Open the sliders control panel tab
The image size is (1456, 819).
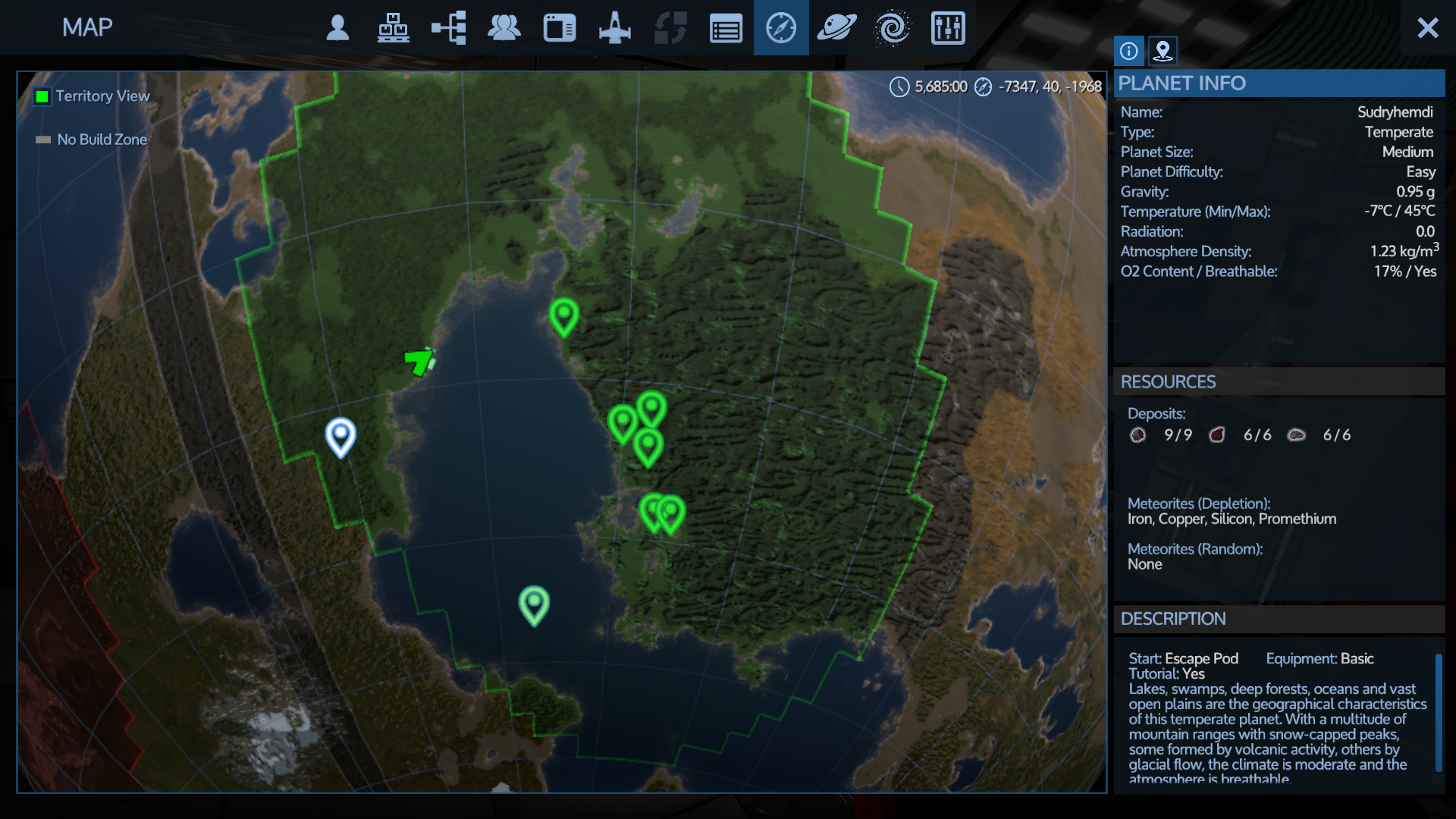coord(947,28)
